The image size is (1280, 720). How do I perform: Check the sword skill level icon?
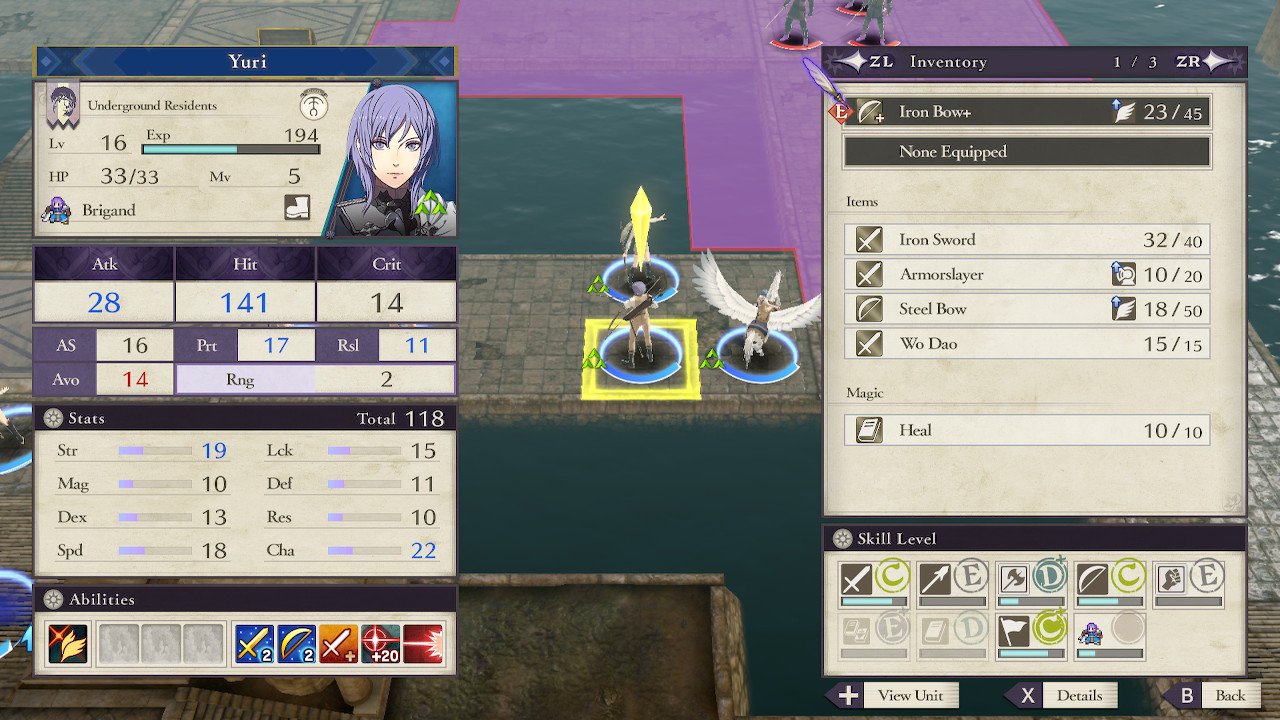click(x=857, y=579)
